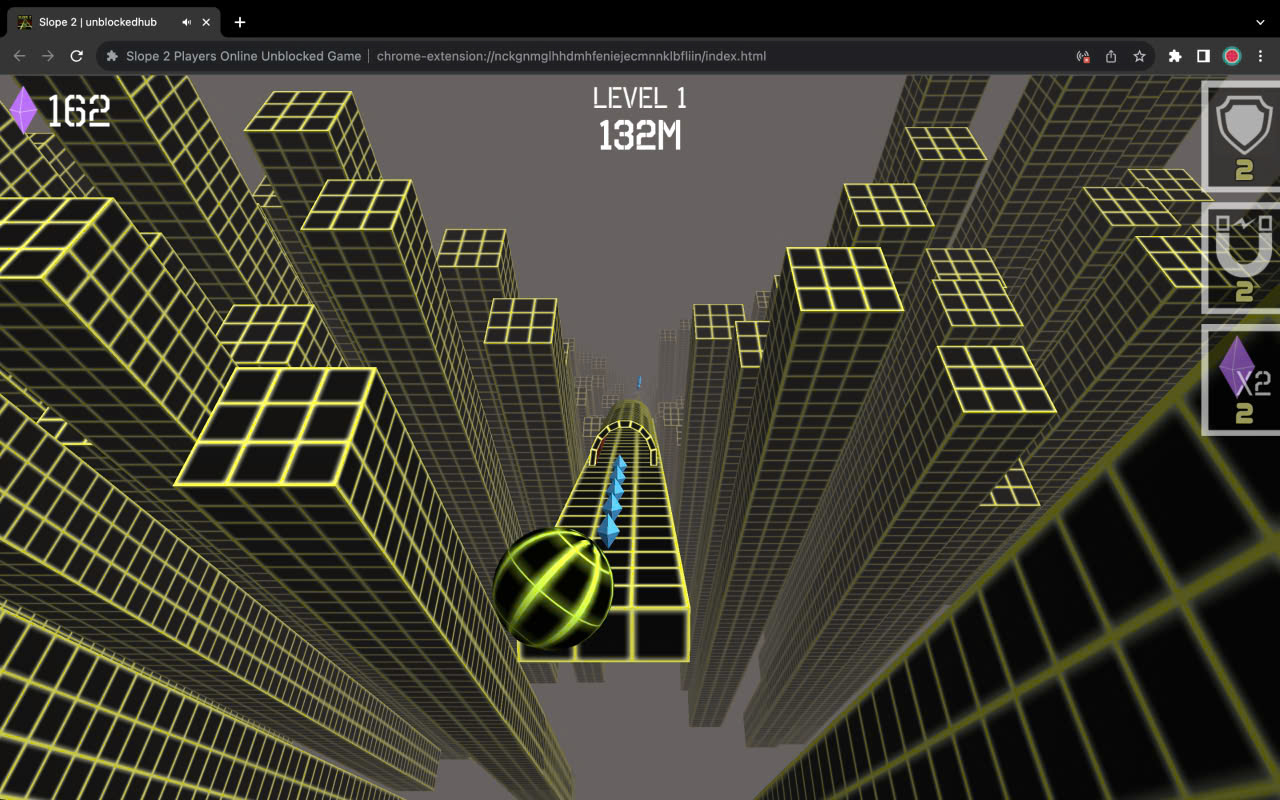
Task: Click the forward navigation arrow
Action: pos(48,57)
